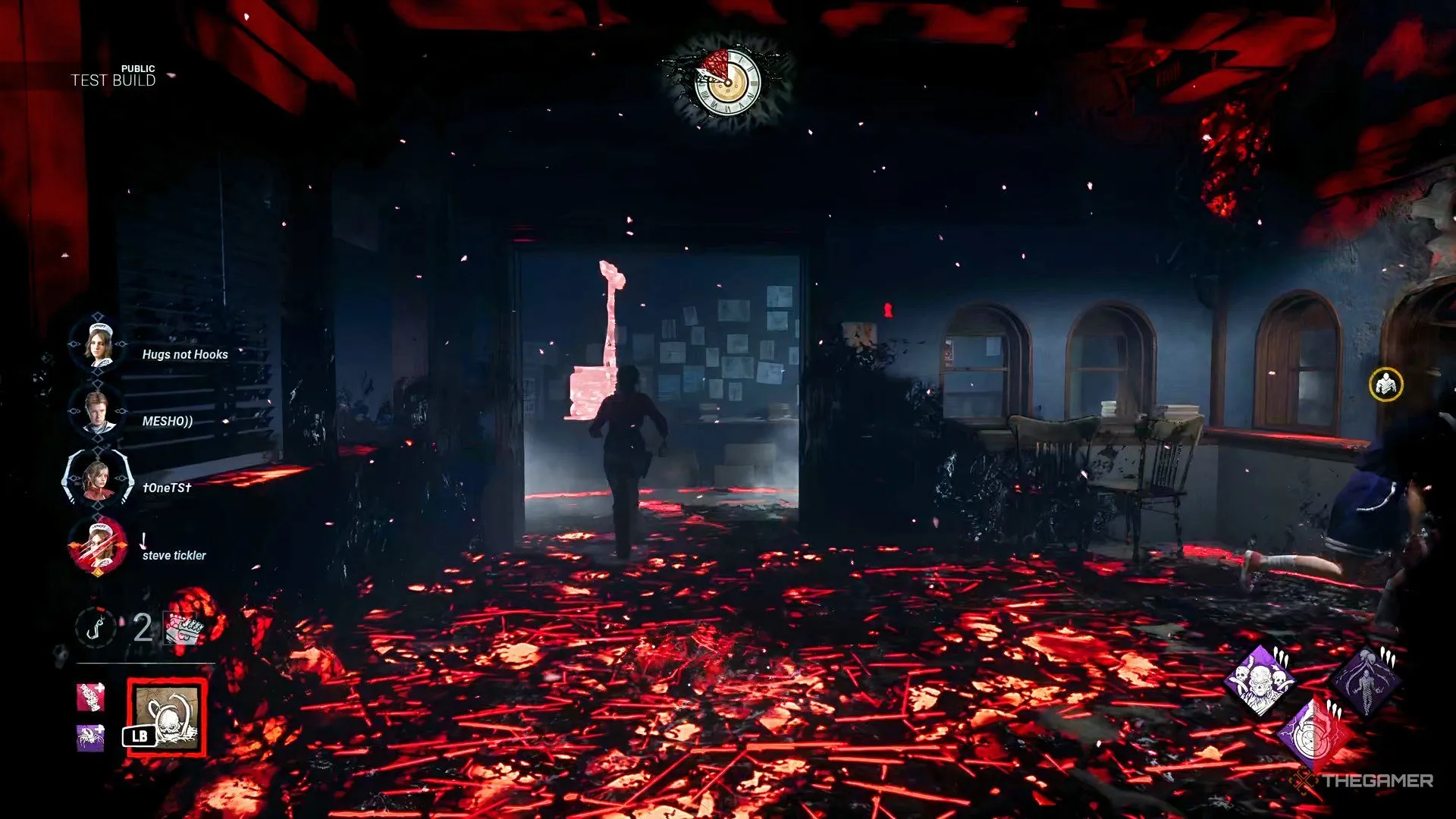This screenshot has width=1456, height=819.
Task: Open the TheGamer watermark logo
Action: tap(1365, 780)
